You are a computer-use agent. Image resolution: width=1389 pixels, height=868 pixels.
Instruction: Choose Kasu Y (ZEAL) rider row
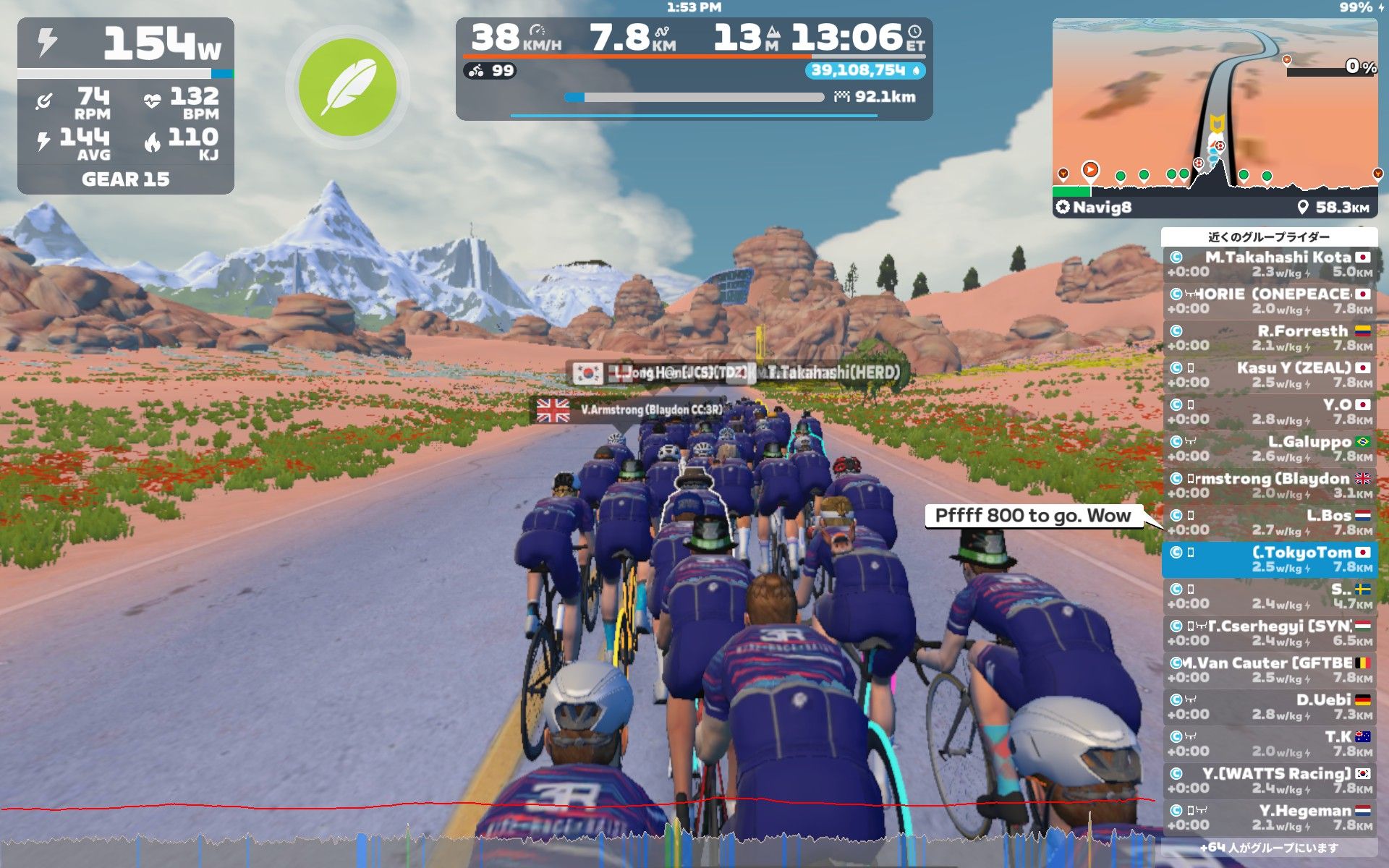[x=1270, y=375]
